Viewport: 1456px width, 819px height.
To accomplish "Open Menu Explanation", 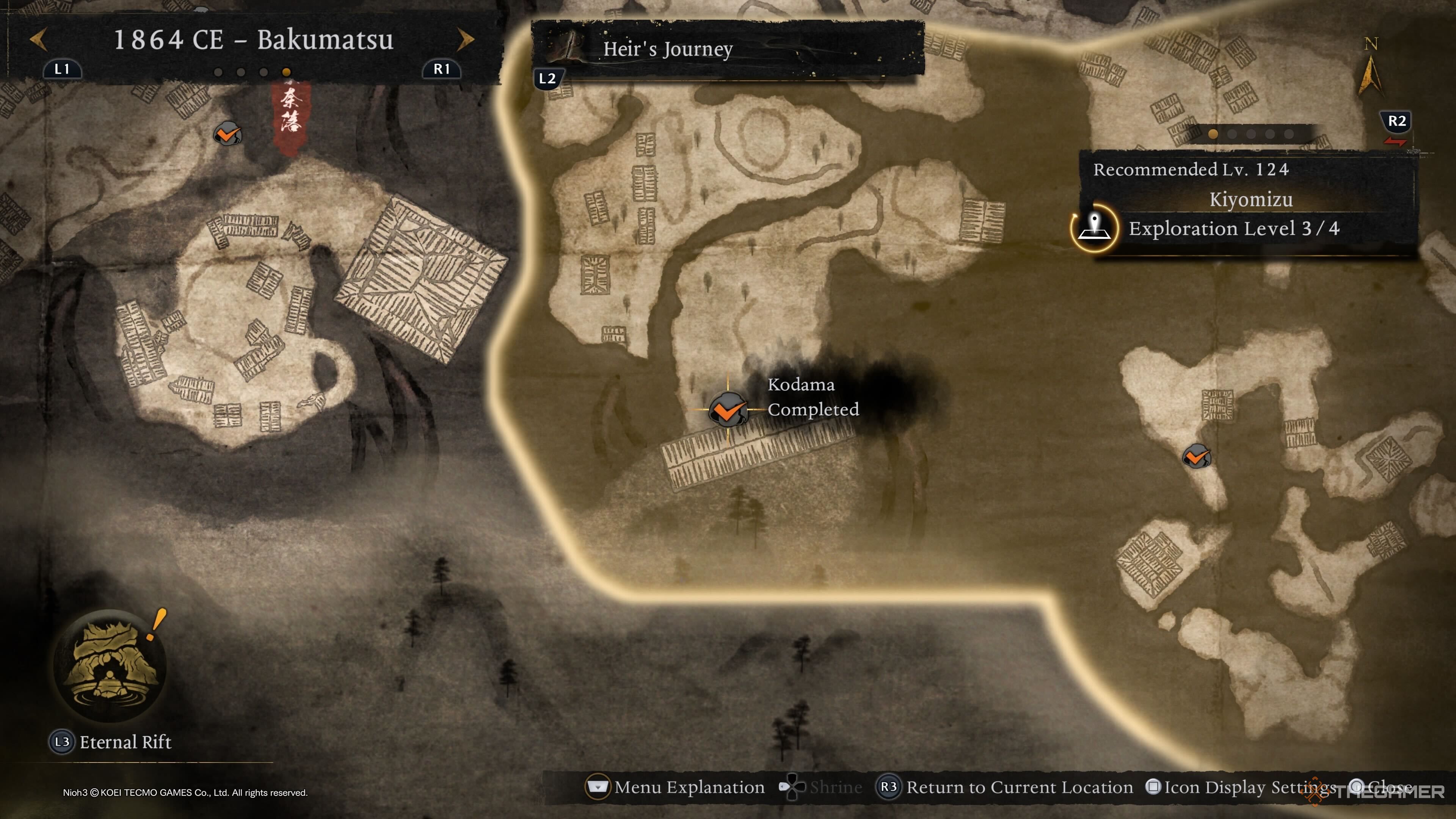I will click(676, 788).
